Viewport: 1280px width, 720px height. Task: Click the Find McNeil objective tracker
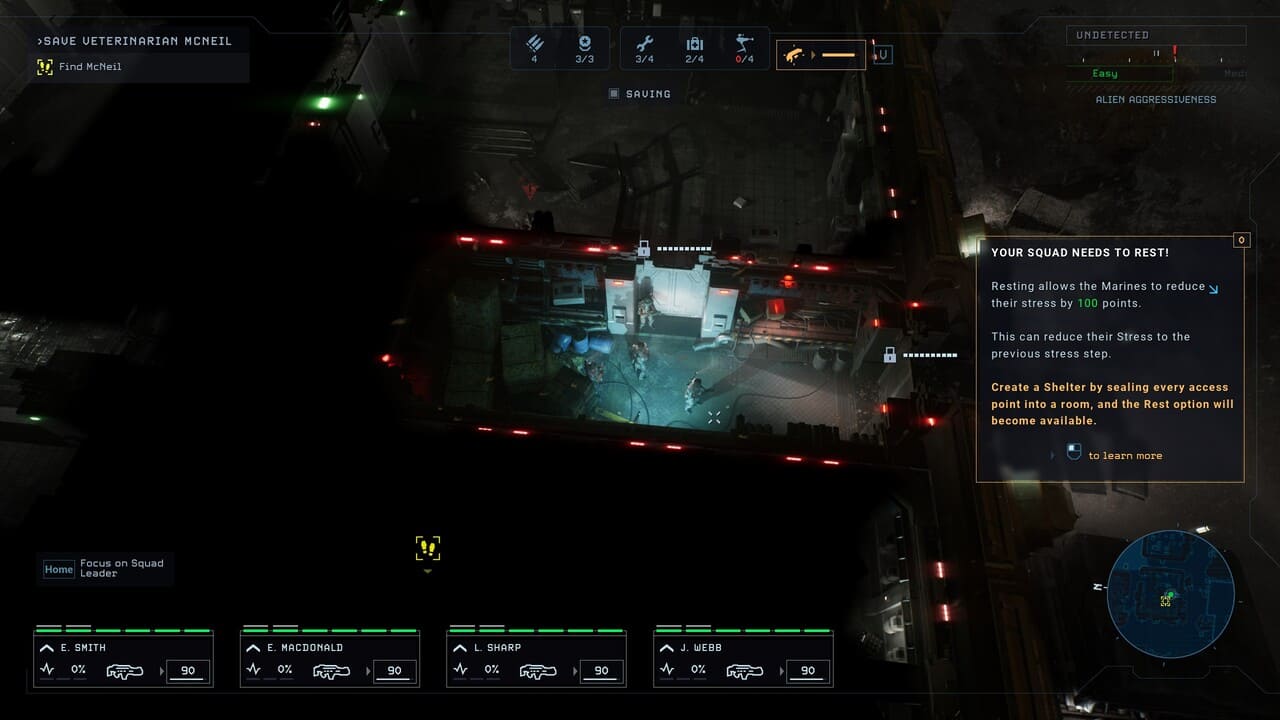(89, 67)
